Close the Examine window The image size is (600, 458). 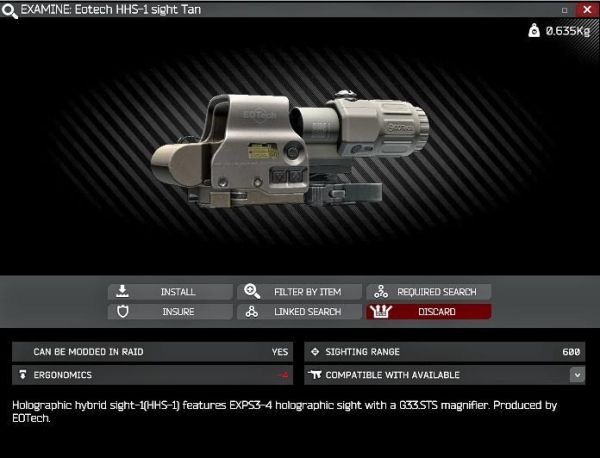[x=587, y=9]
